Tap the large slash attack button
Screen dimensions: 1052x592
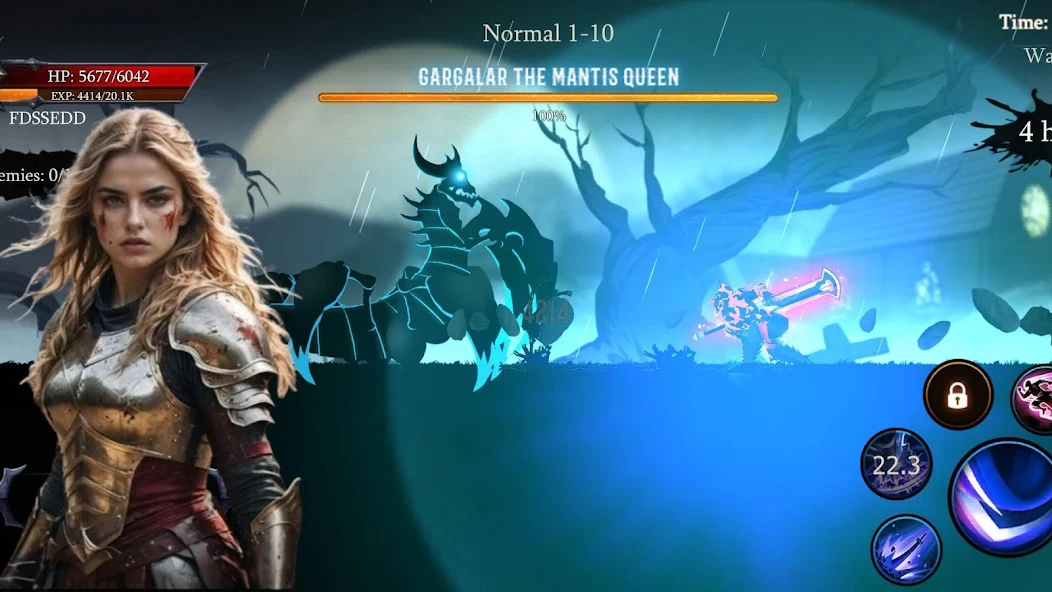pos(1003,498)
